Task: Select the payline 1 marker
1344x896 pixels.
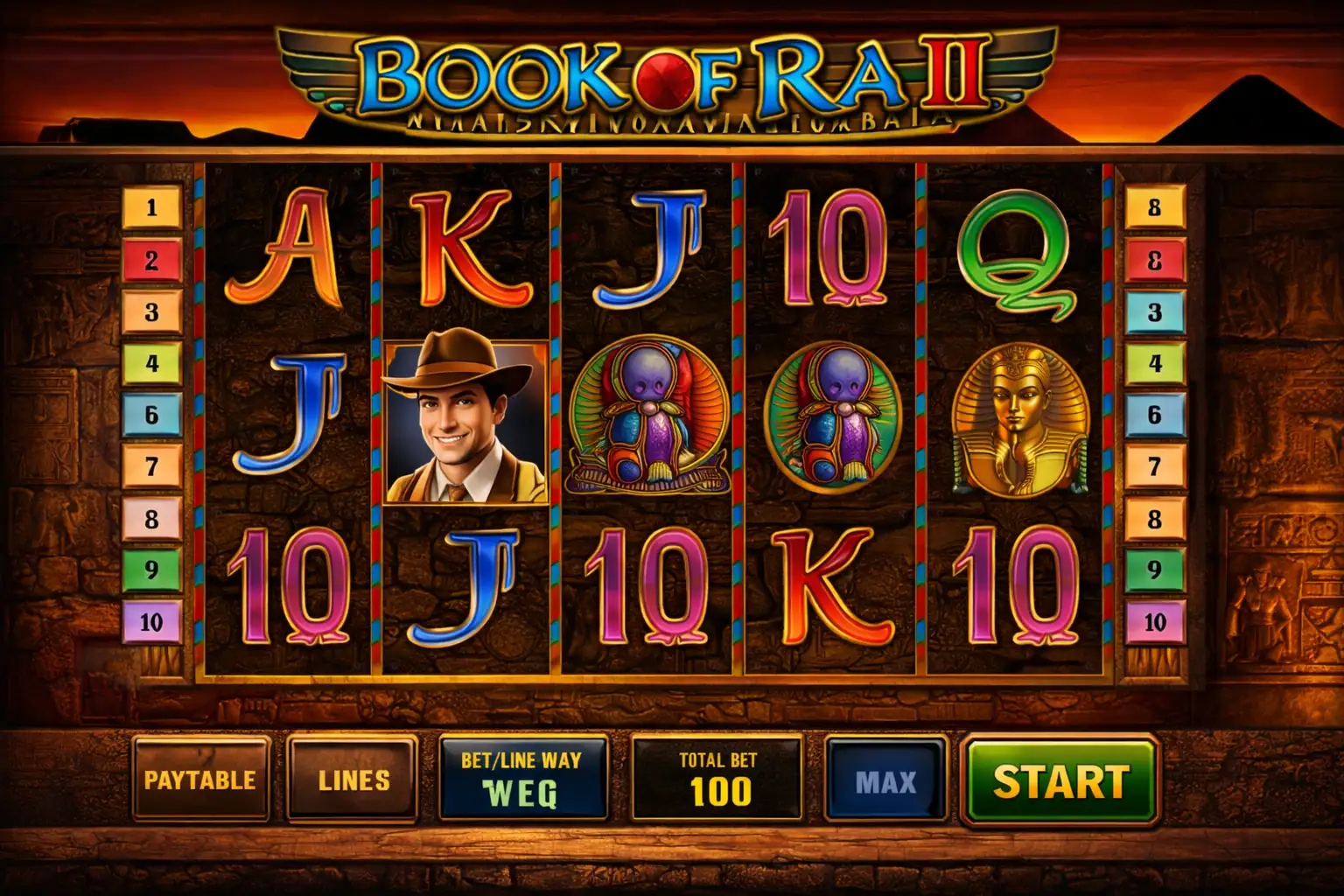Action: pyautogui.click(x=151, y=208)
